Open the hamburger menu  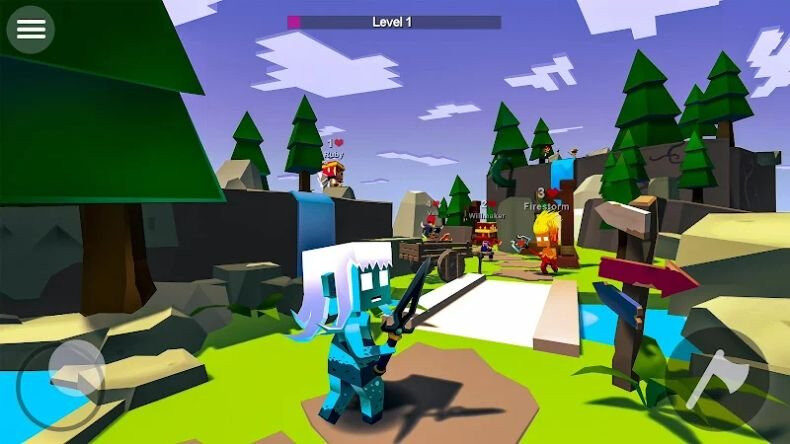pos(31,30)
